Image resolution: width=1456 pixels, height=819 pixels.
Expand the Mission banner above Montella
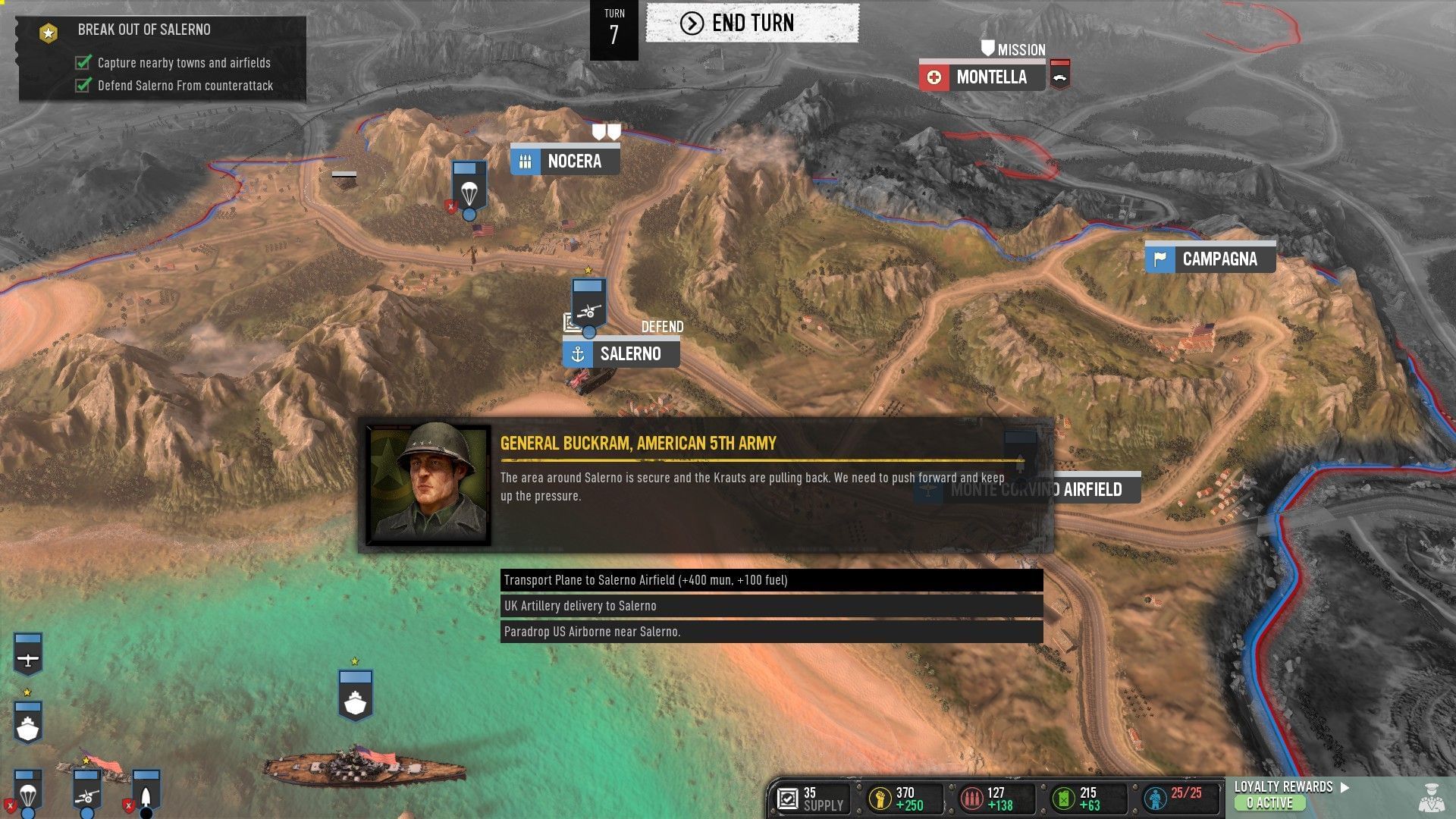pos(1014,49)
